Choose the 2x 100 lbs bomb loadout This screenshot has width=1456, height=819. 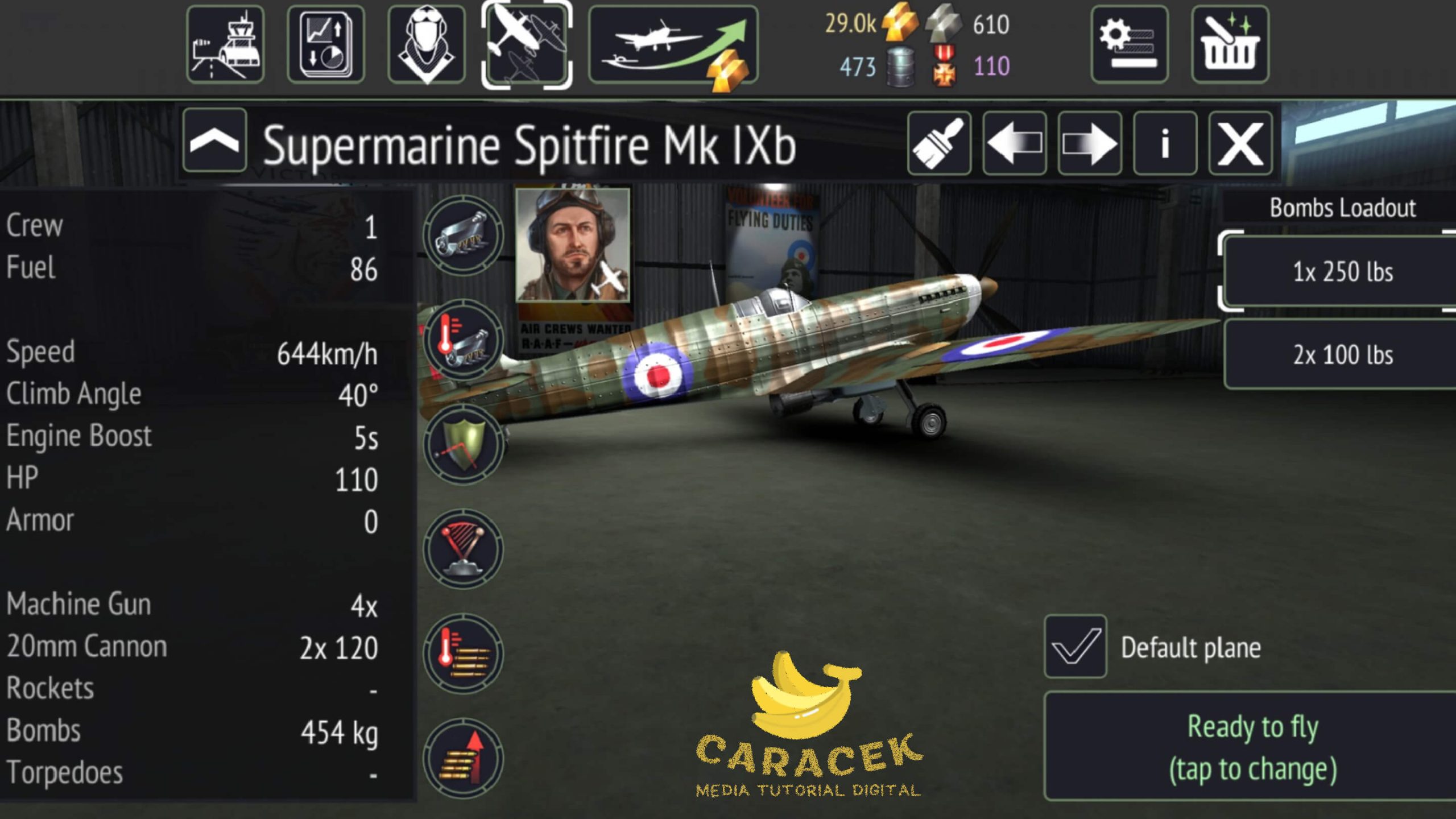coord(1342,354)
